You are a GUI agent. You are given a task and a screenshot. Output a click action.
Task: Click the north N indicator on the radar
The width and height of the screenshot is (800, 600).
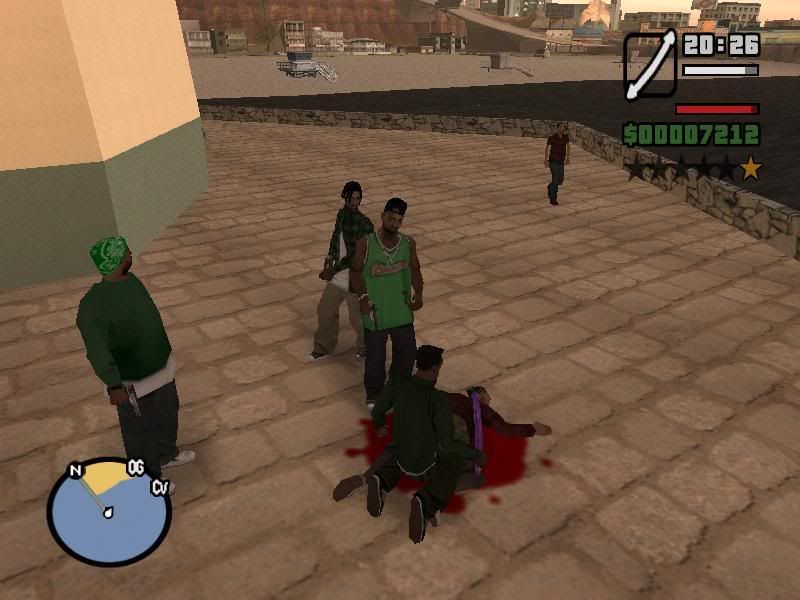point(75,470)
